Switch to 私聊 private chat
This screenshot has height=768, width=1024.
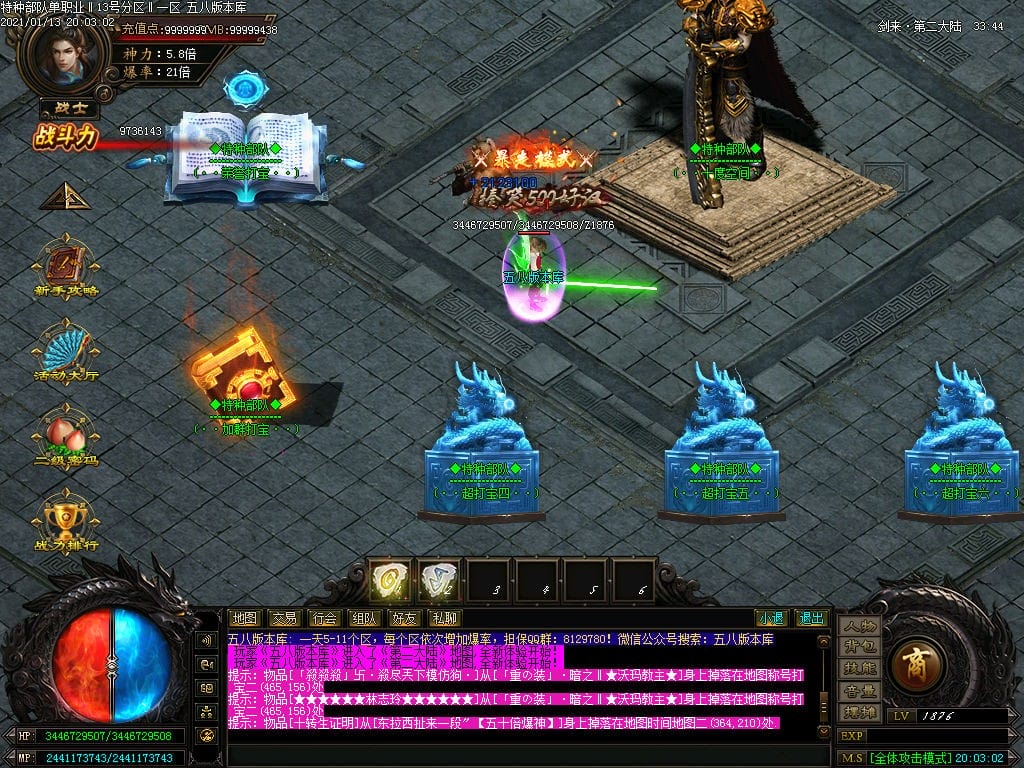pyautogui.click(x=444, y=618)
